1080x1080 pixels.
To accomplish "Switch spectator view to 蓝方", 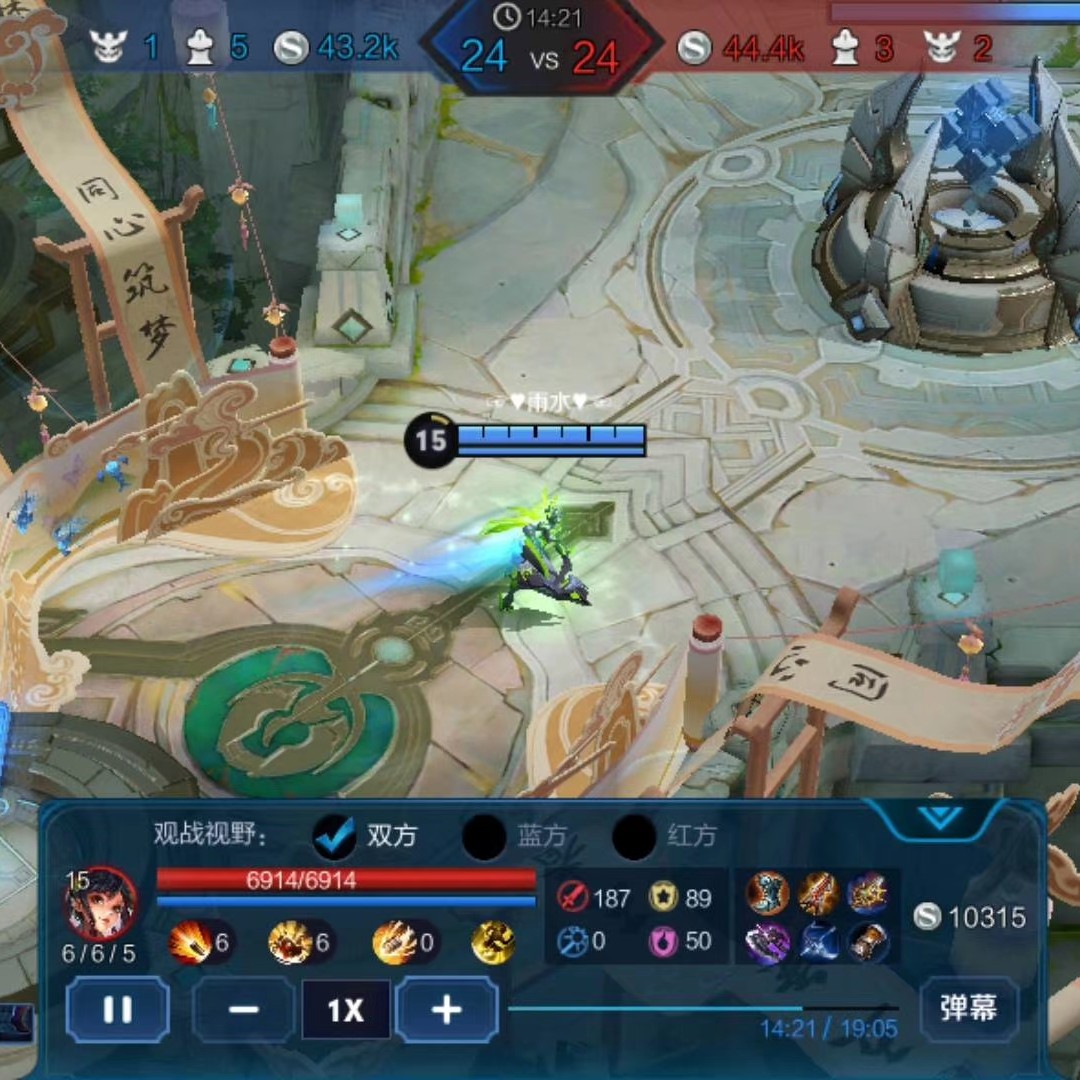I will coord(485,836).
